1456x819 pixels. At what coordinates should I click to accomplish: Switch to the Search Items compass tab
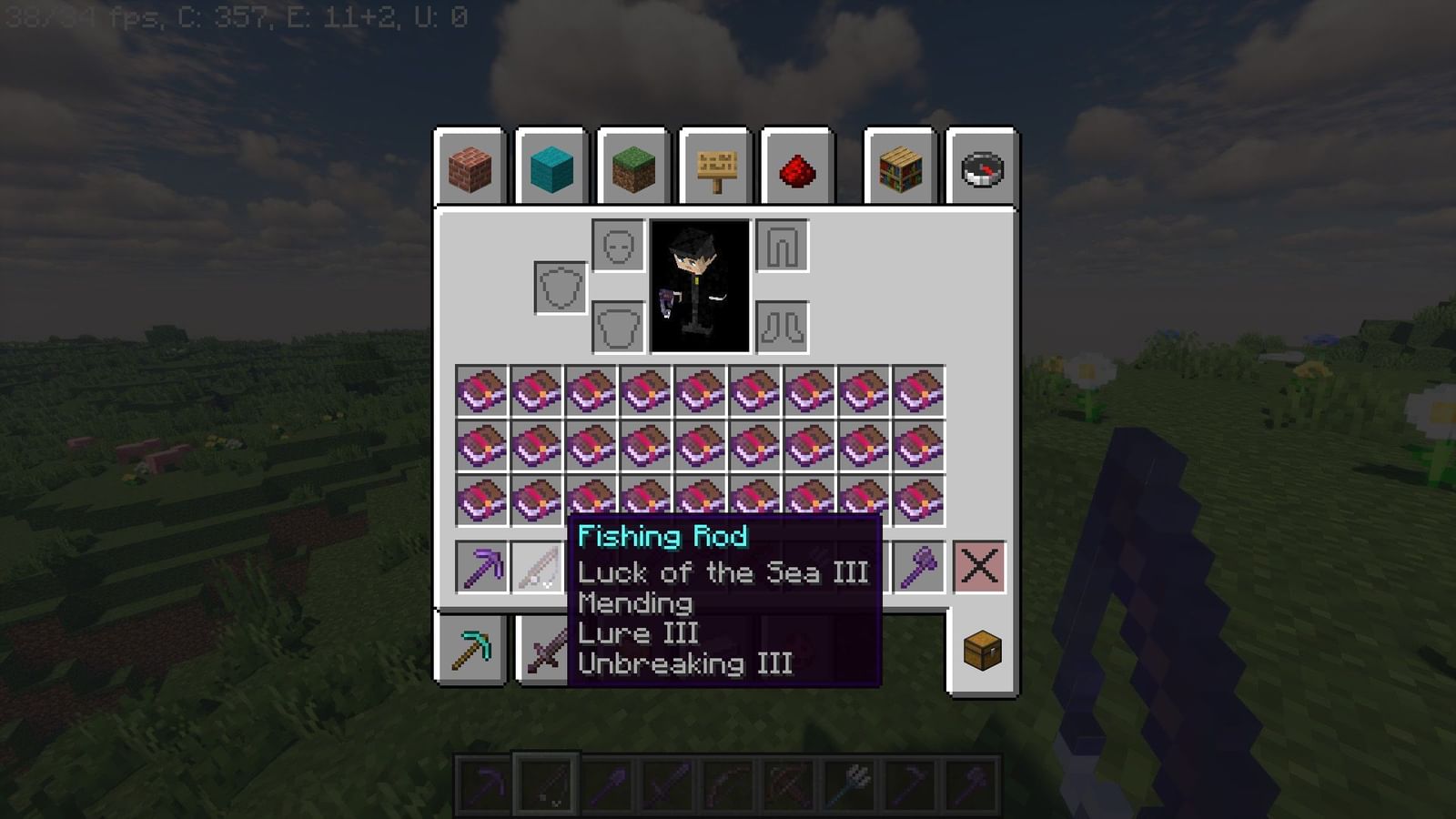[x=981, y=169]
